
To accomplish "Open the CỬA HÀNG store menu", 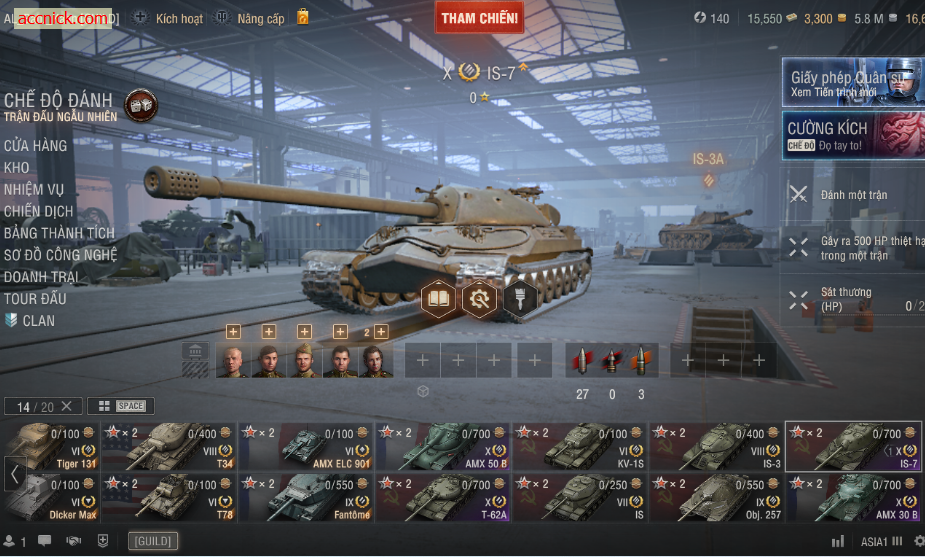I will point(35,146).
